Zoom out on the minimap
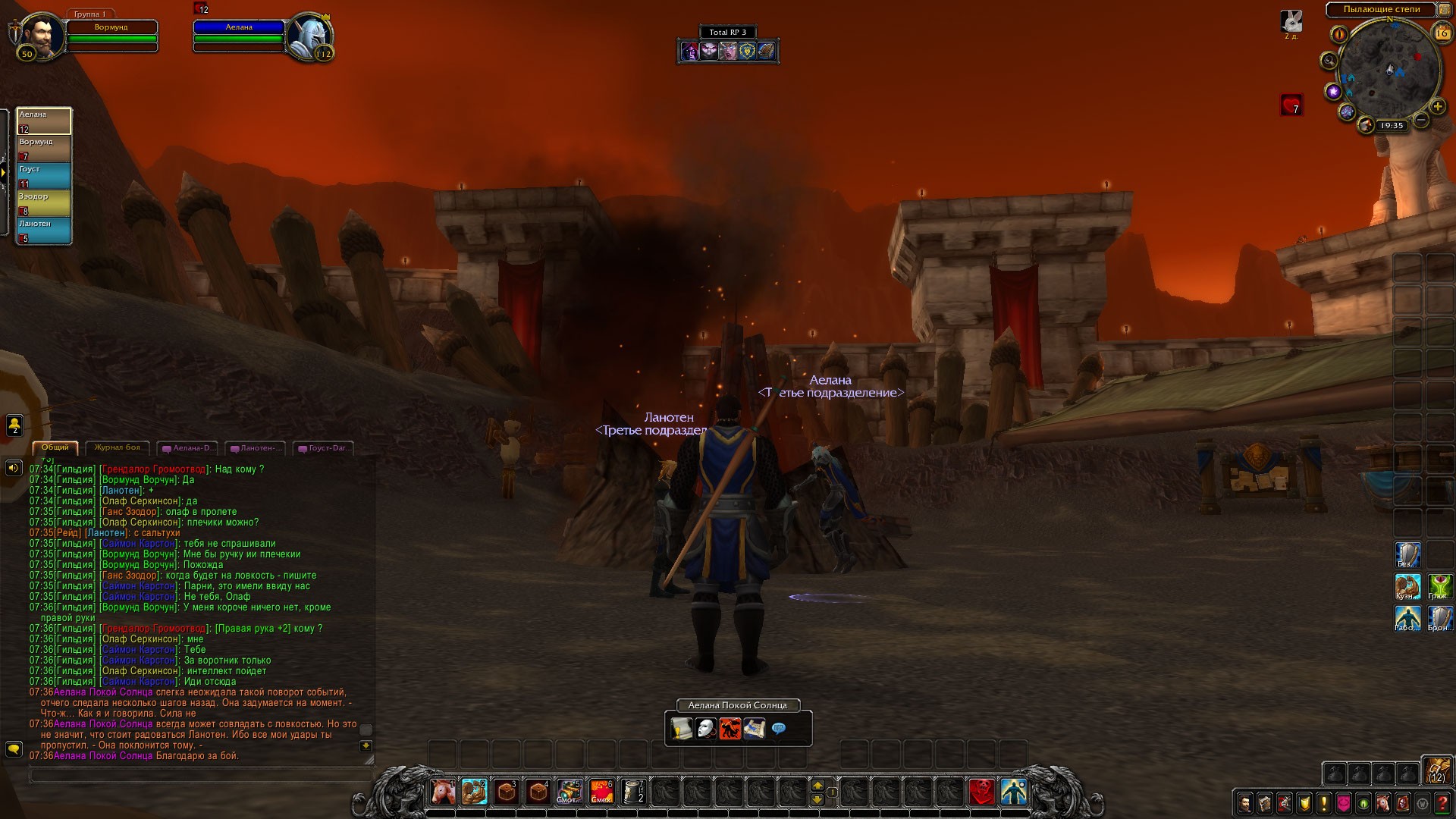 click(x=1421, y=120)
